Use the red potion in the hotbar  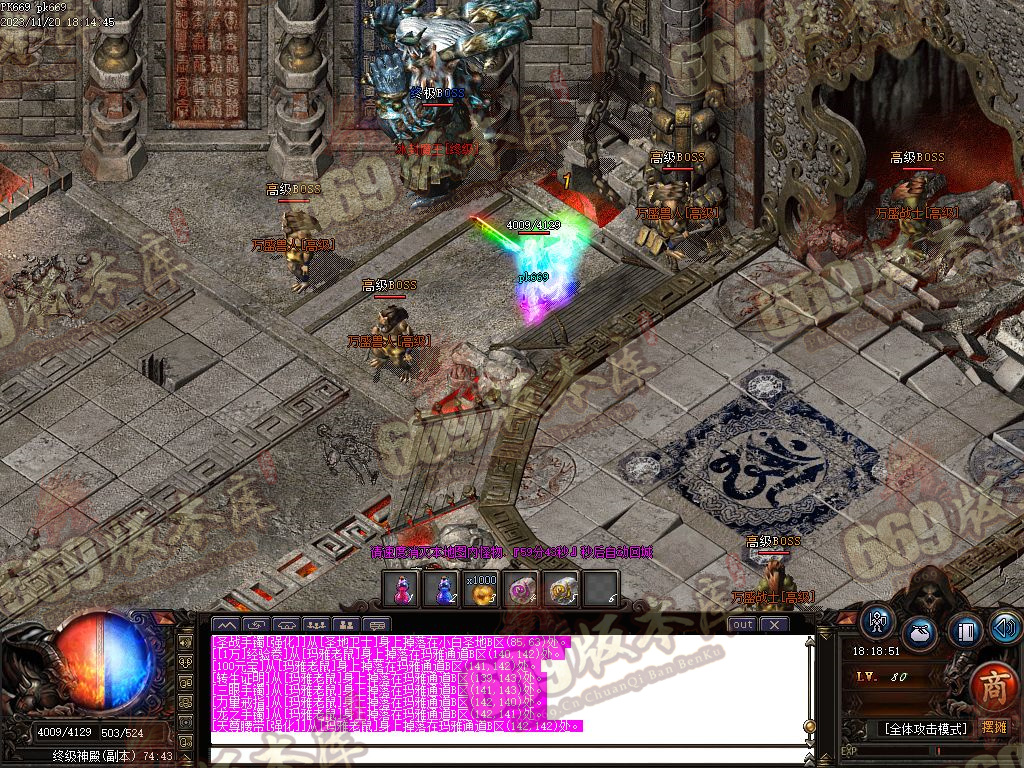[x=402, y=589]
